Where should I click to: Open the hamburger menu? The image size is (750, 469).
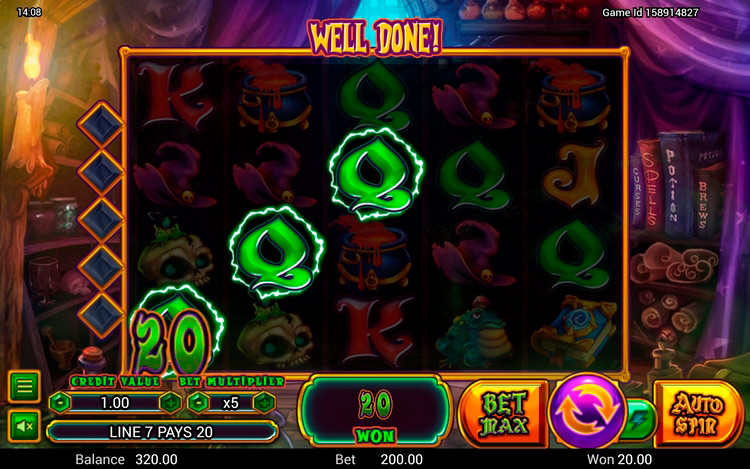click(x=24, y=386)
